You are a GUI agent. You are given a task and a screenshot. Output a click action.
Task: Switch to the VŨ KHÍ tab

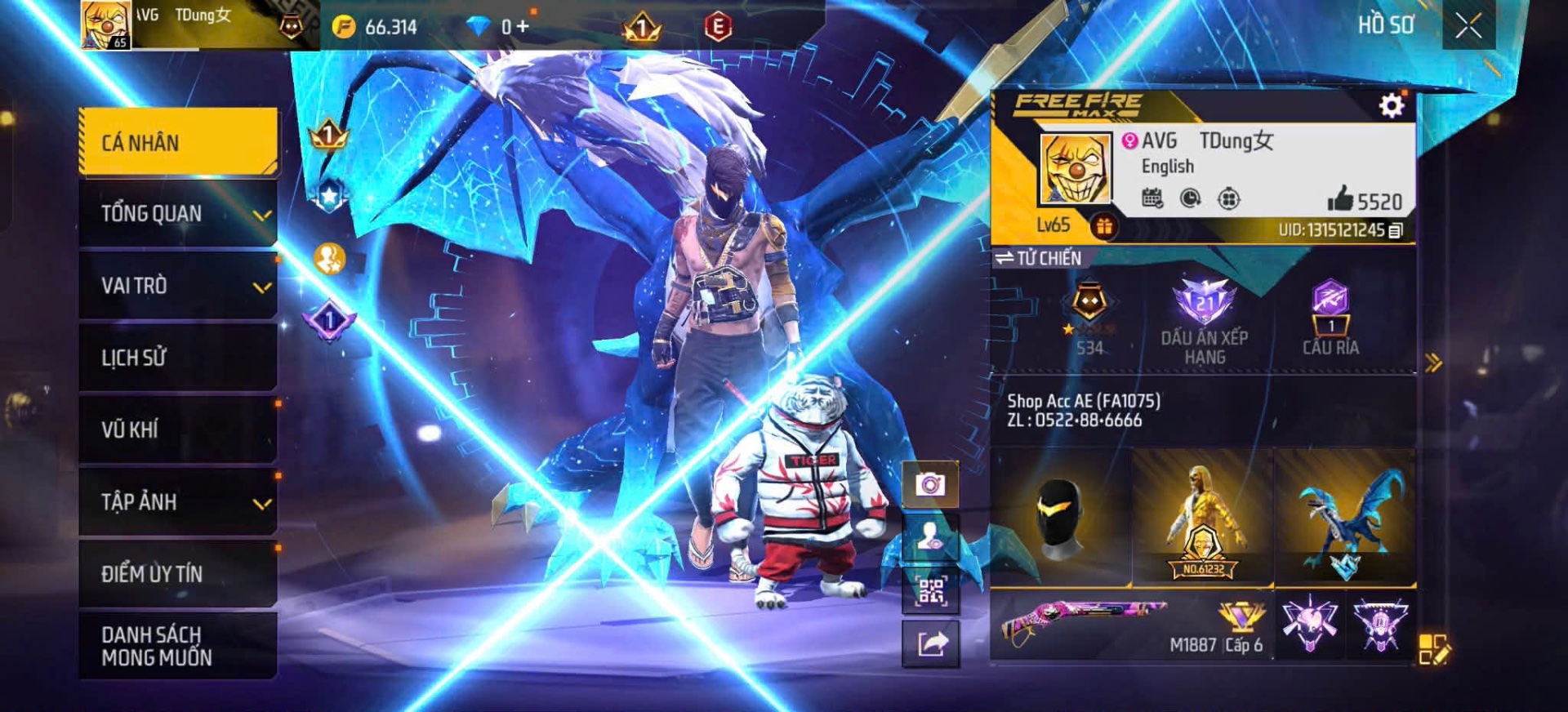click(x=178, y=429)
